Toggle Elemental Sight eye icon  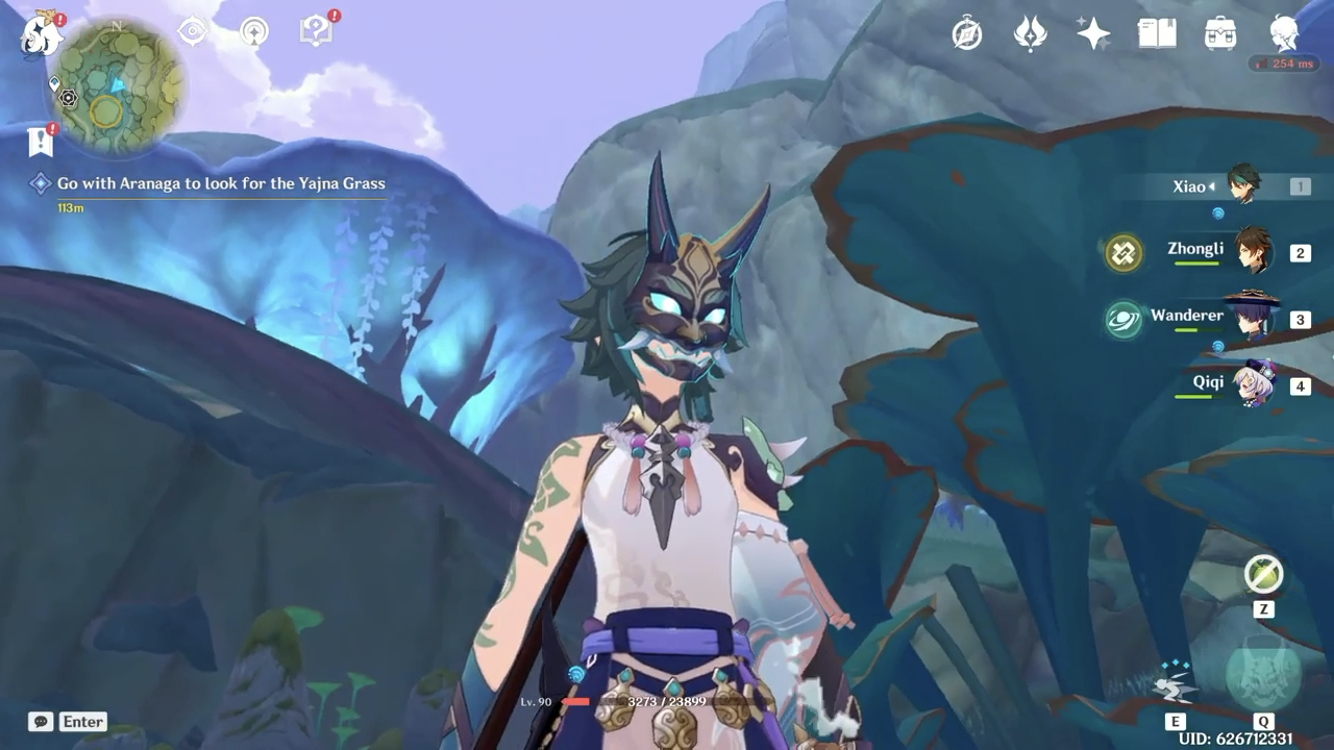(190, 32)
